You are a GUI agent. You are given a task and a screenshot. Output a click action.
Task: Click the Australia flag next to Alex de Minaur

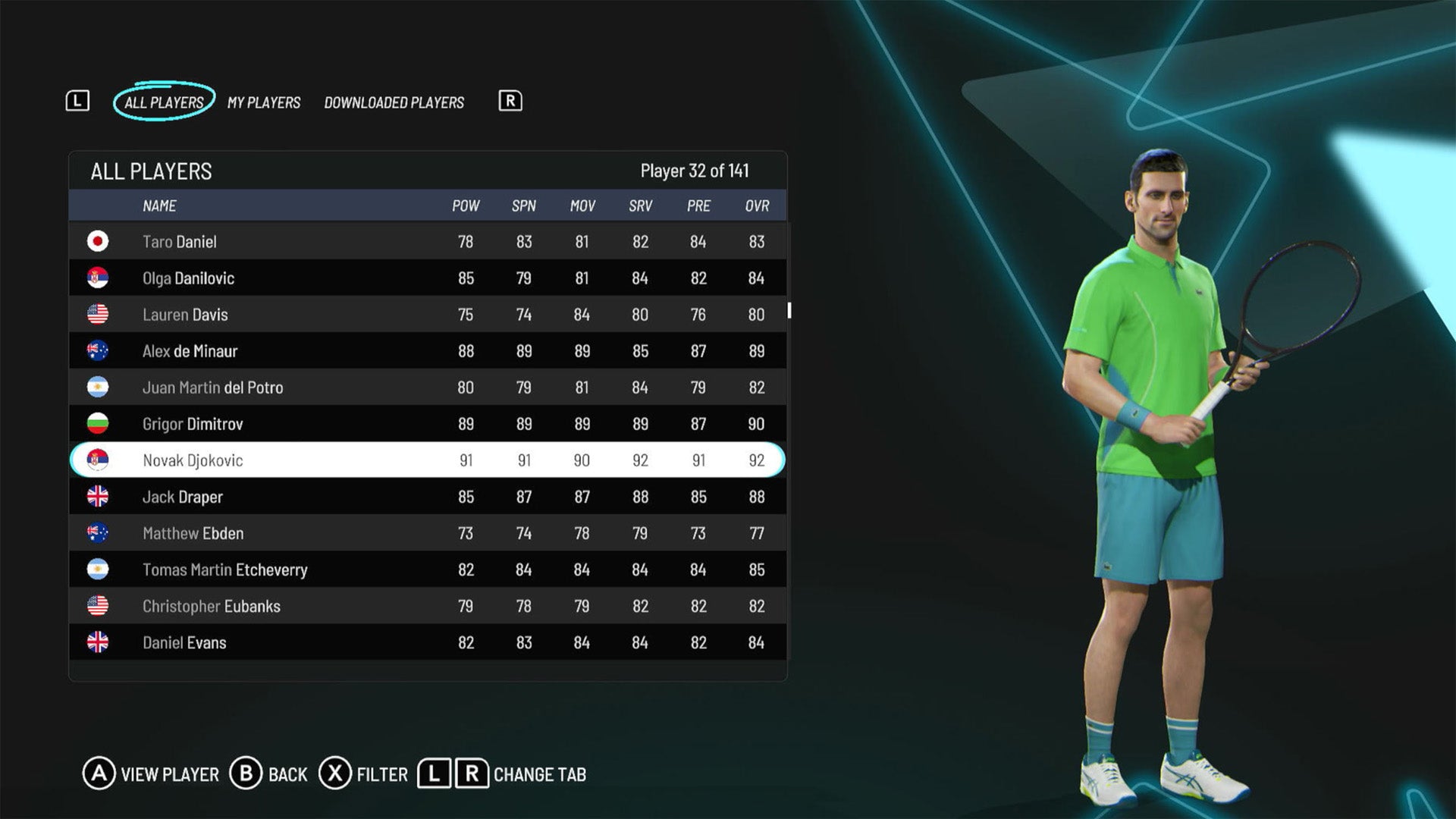[98, 350]
